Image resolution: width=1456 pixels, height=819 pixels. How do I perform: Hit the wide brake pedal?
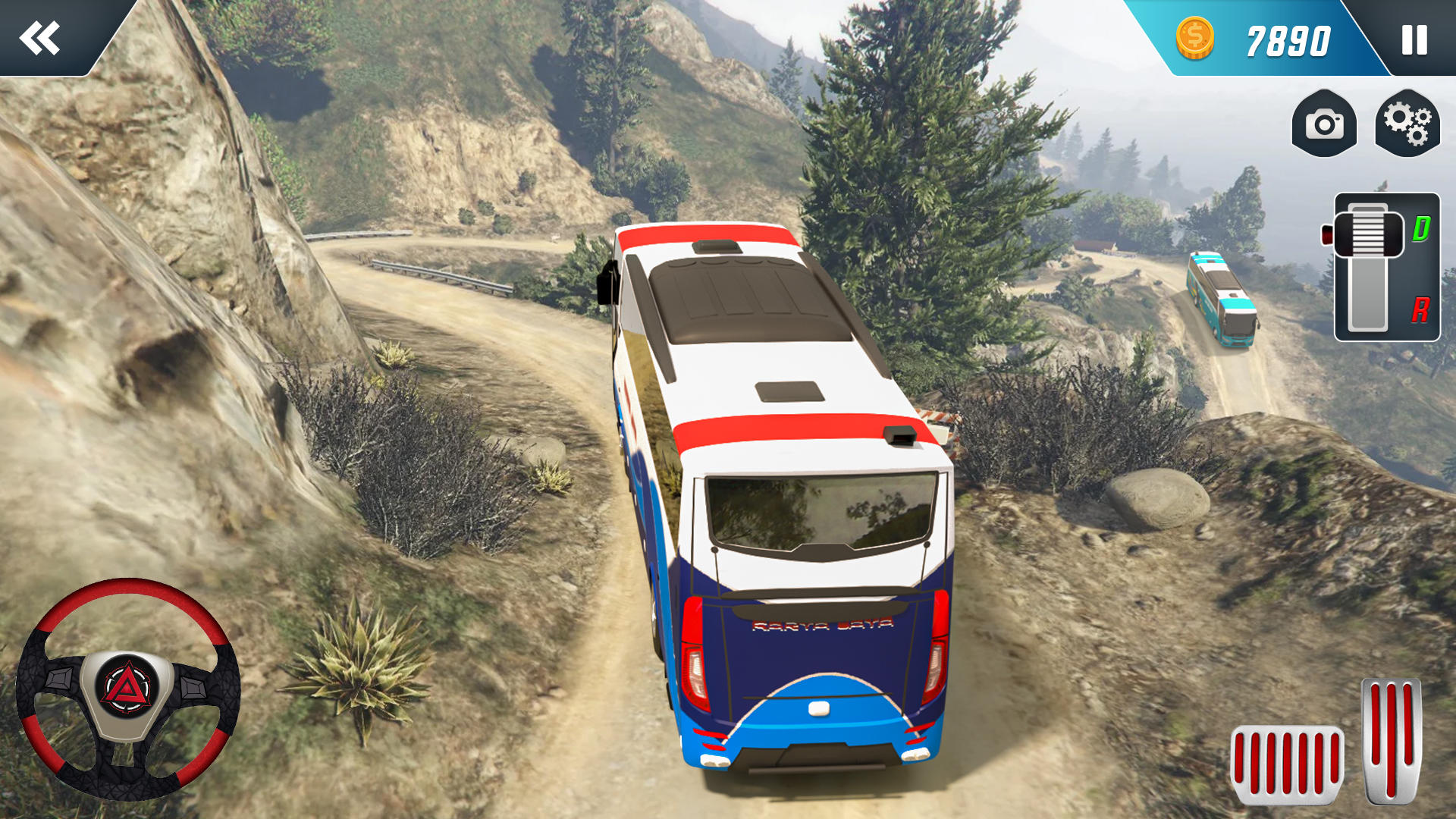pyautogui.click(x=1287, y=764)
